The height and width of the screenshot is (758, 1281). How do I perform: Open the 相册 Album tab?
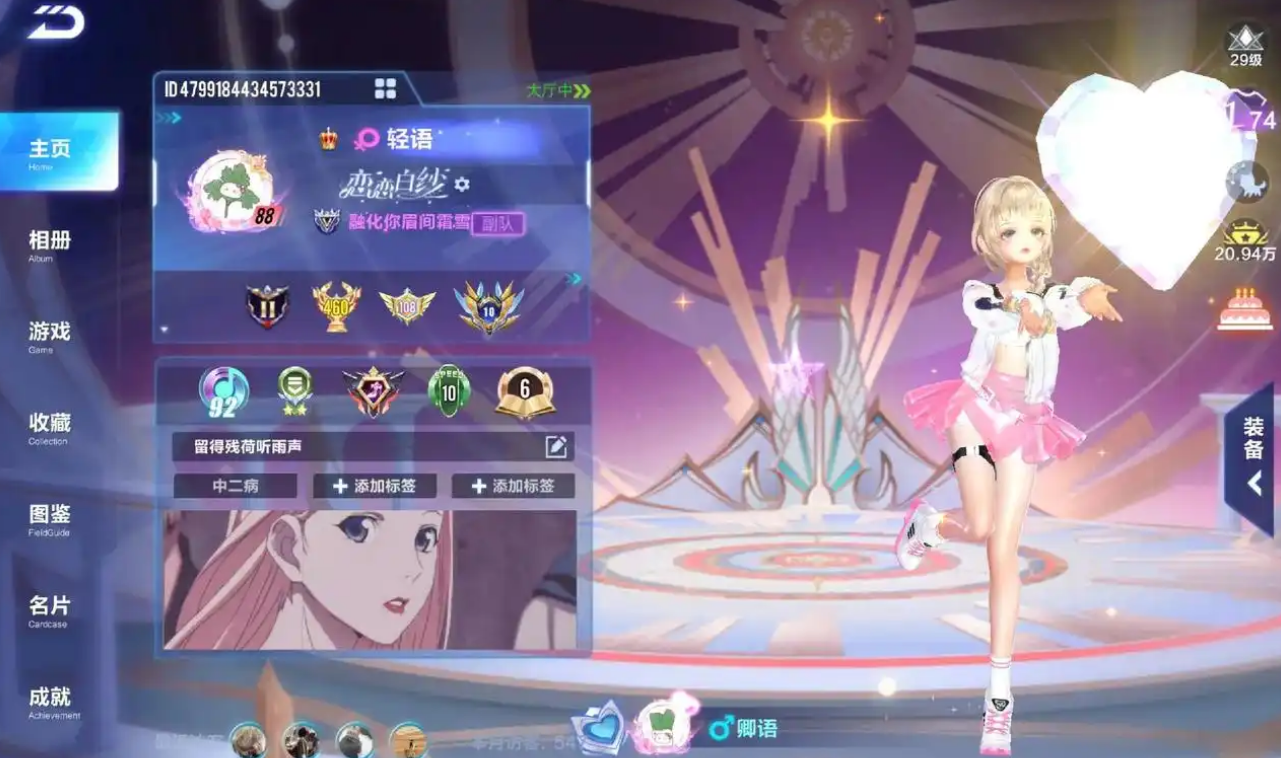[x=50, y=244]
